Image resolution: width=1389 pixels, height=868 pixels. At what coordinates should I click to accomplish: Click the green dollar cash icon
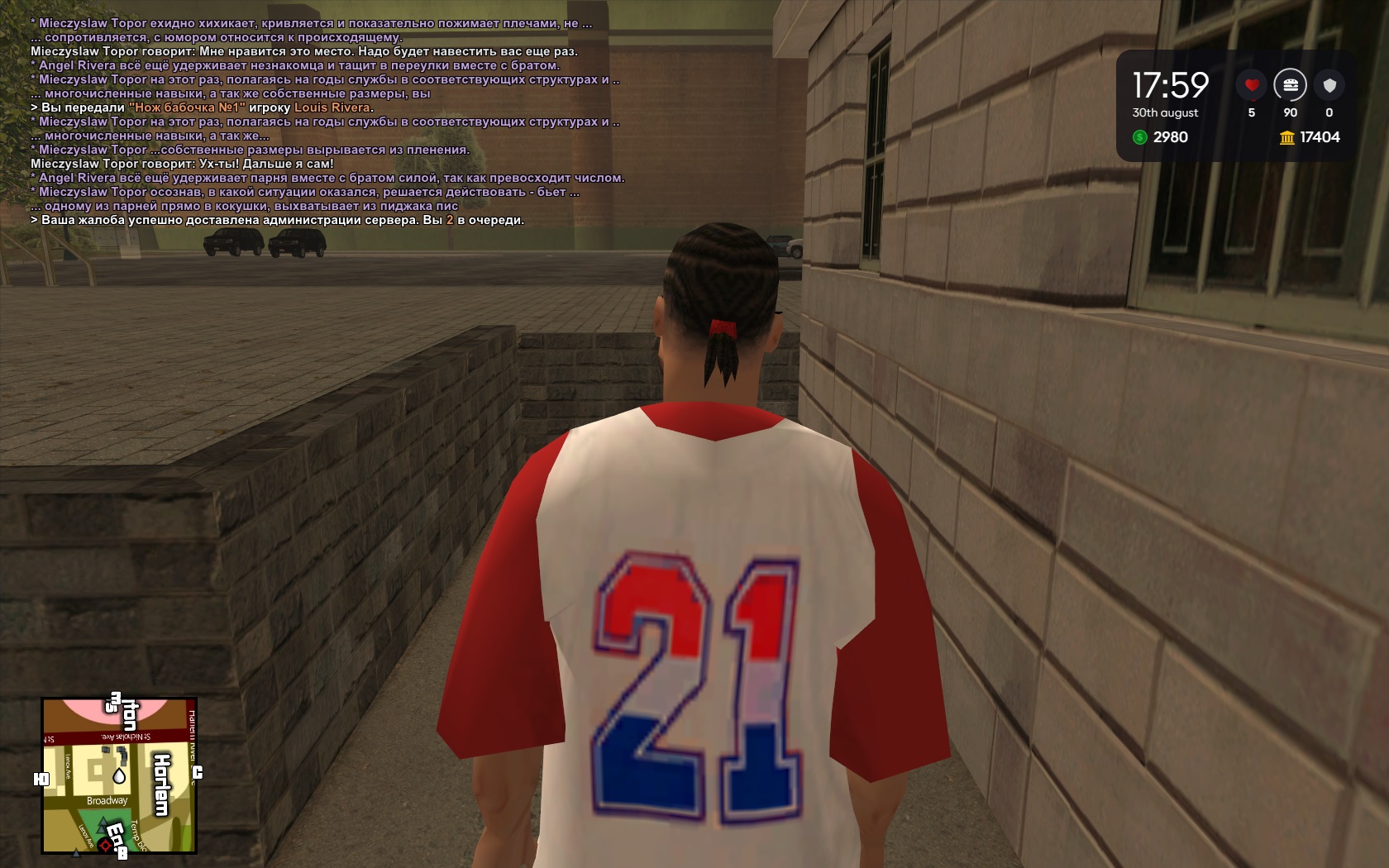point(1140,137)
